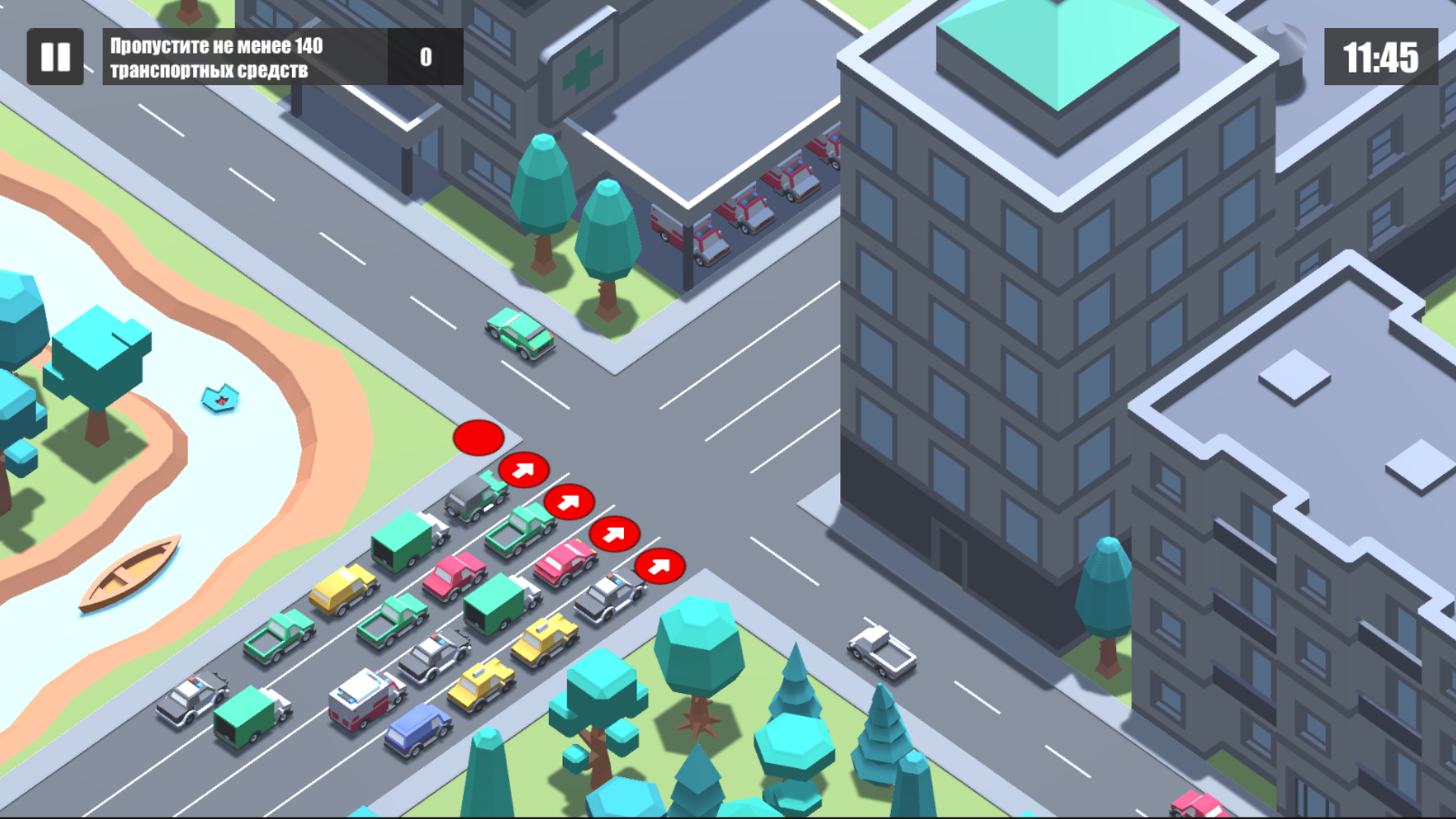Viewport: 1456px width, 819px height.
Task: Toggle the solid red traffic signal
Action: point(478,438)
